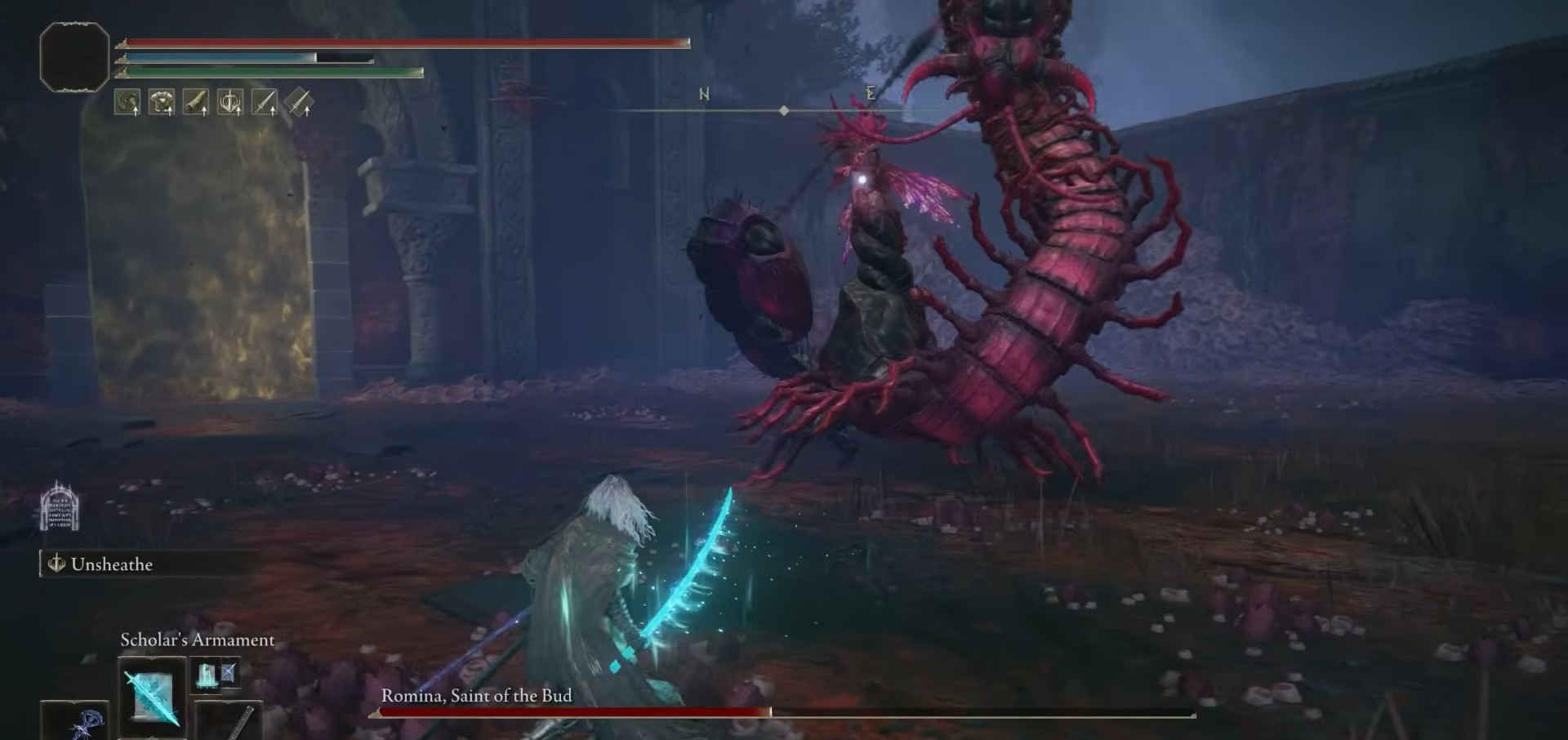This screenshot has width=1568, height=740.
Task: Click the sword-and-crest buff icon
Action: point(230,102)
